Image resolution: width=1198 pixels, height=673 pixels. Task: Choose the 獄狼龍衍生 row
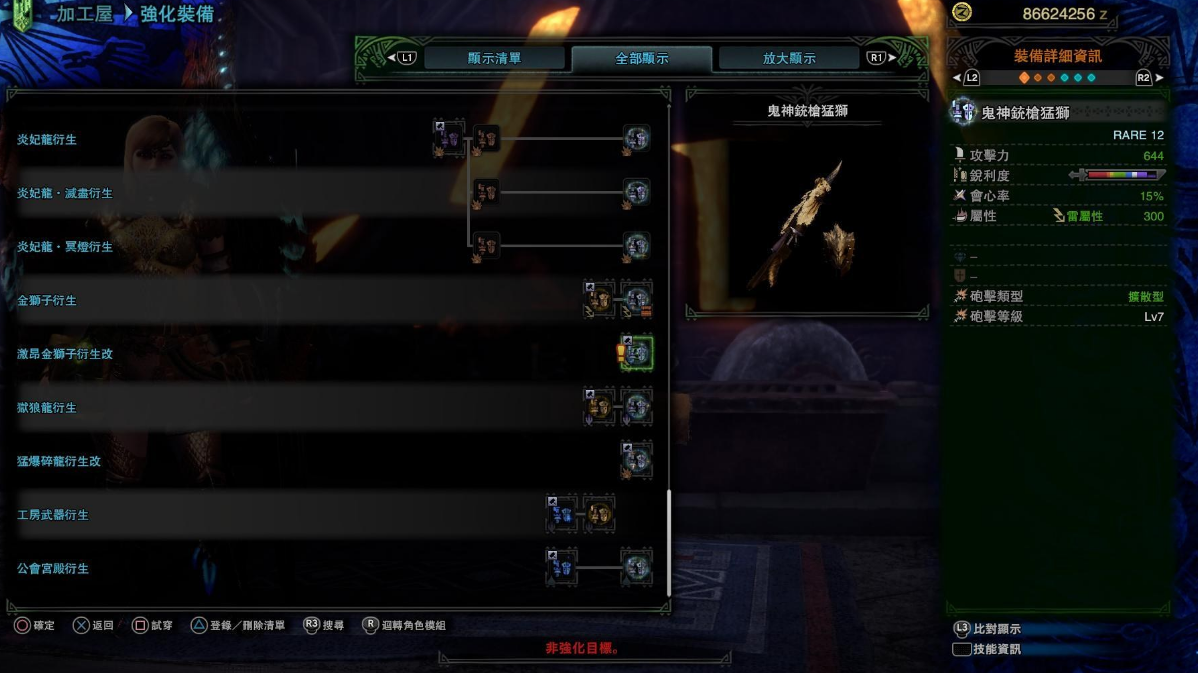pyautogui.click(x=47, y=408)
